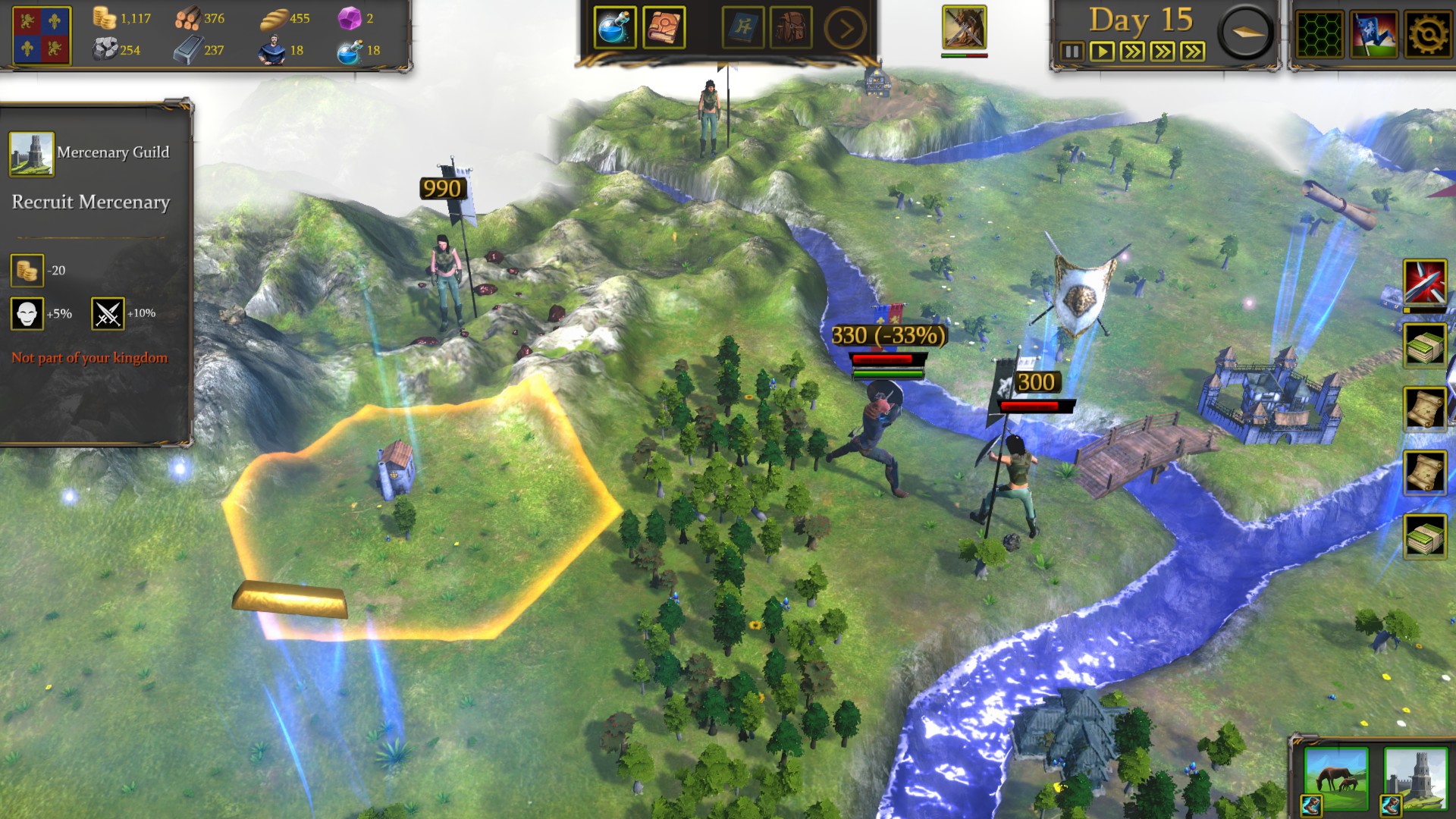Select the top scroll quest icon on the right sidebar
The image size is (1456, 819).
pos(1426,408)
